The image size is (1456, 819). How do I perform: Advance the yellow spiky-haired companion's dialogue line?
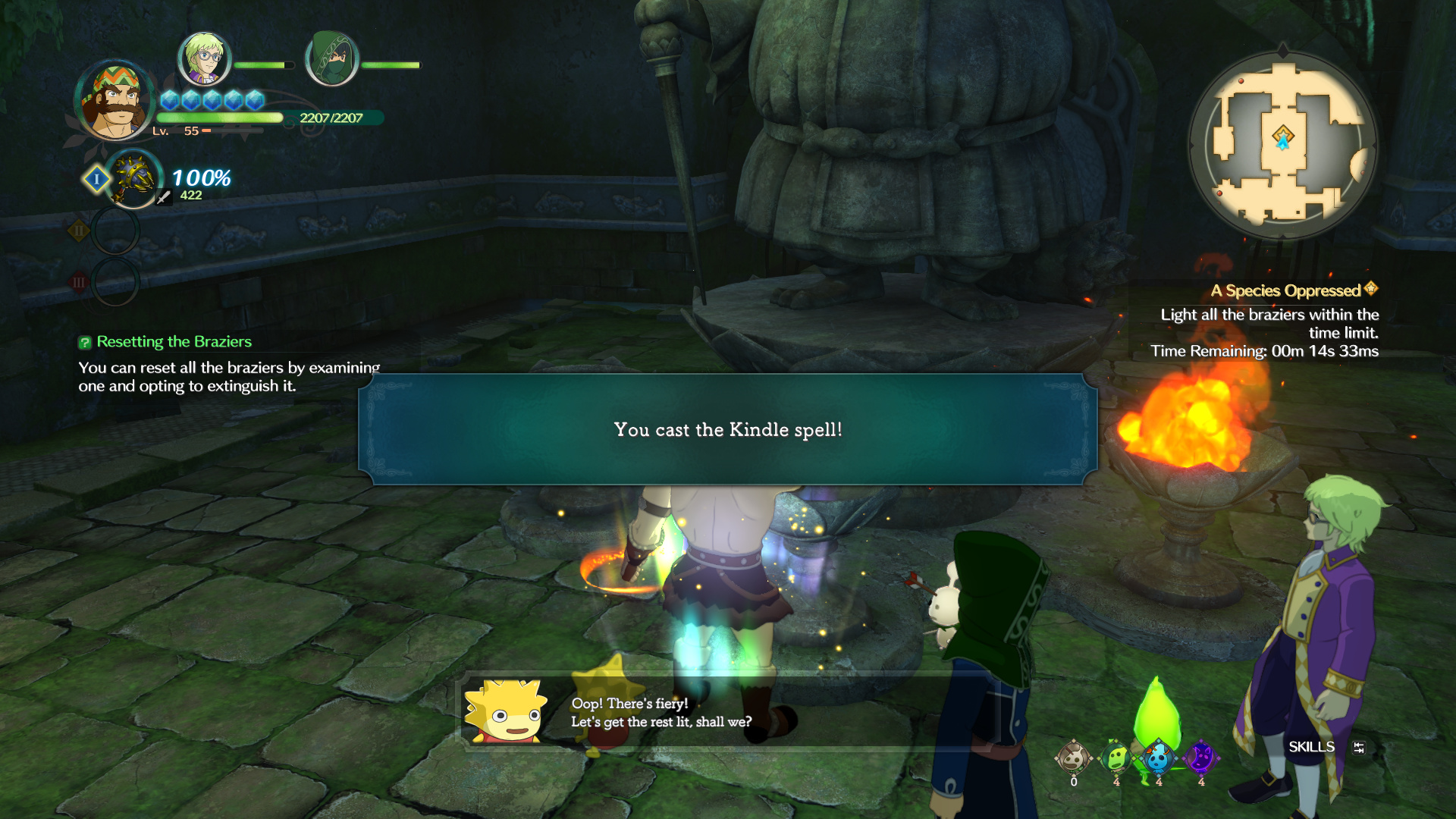[x=661, y=713]
